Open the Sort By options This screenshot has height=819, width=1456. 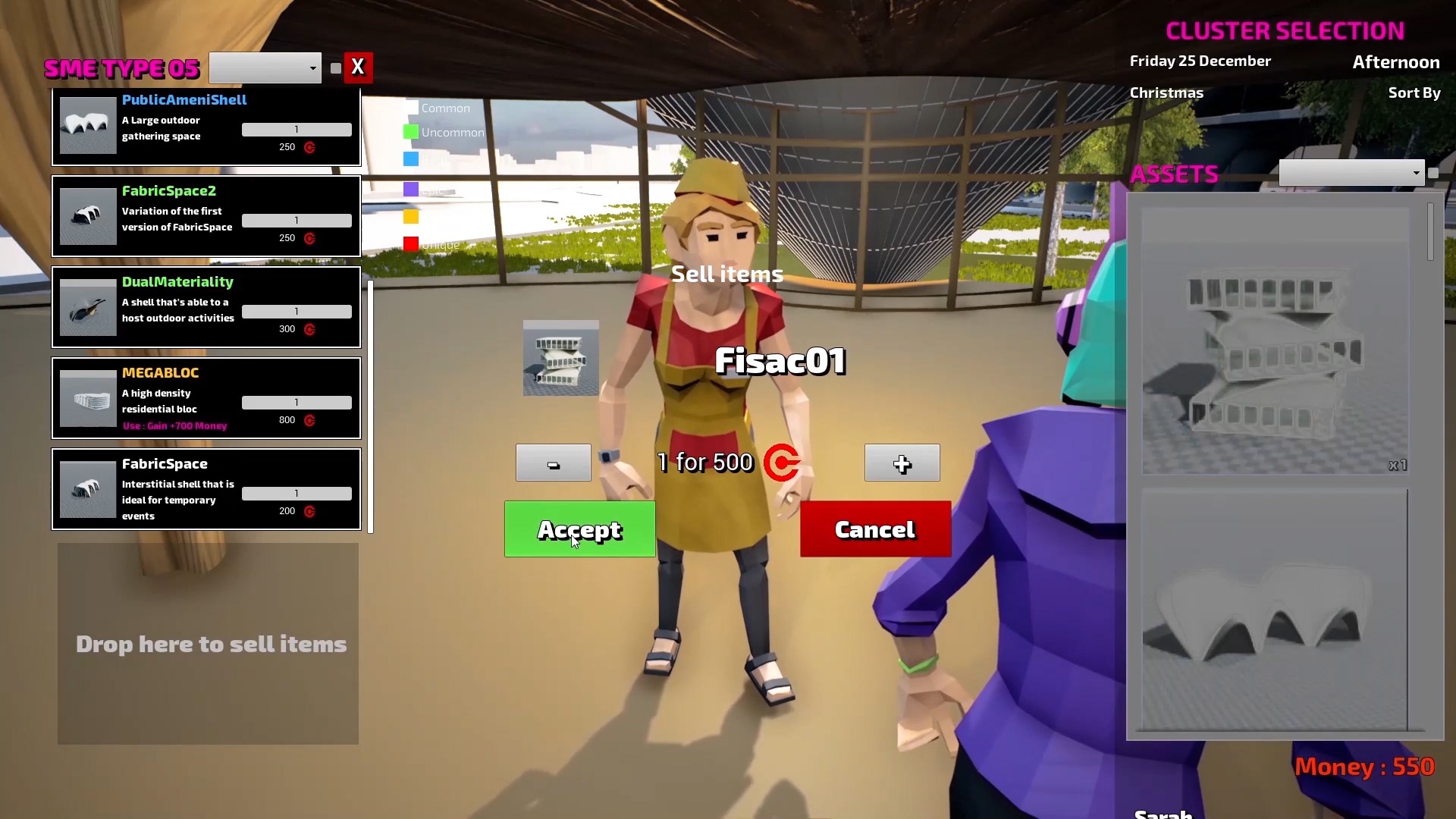[x=1414, y=93]
